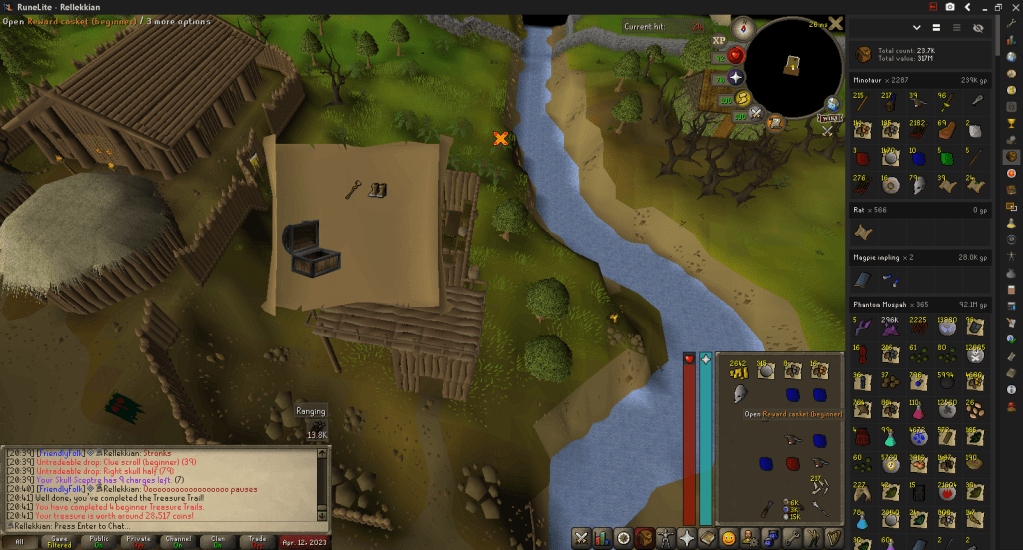Open the Worn Equipment tab
Image resolution: width=1023 pixels, height=550 pixels.
point(665,537)
